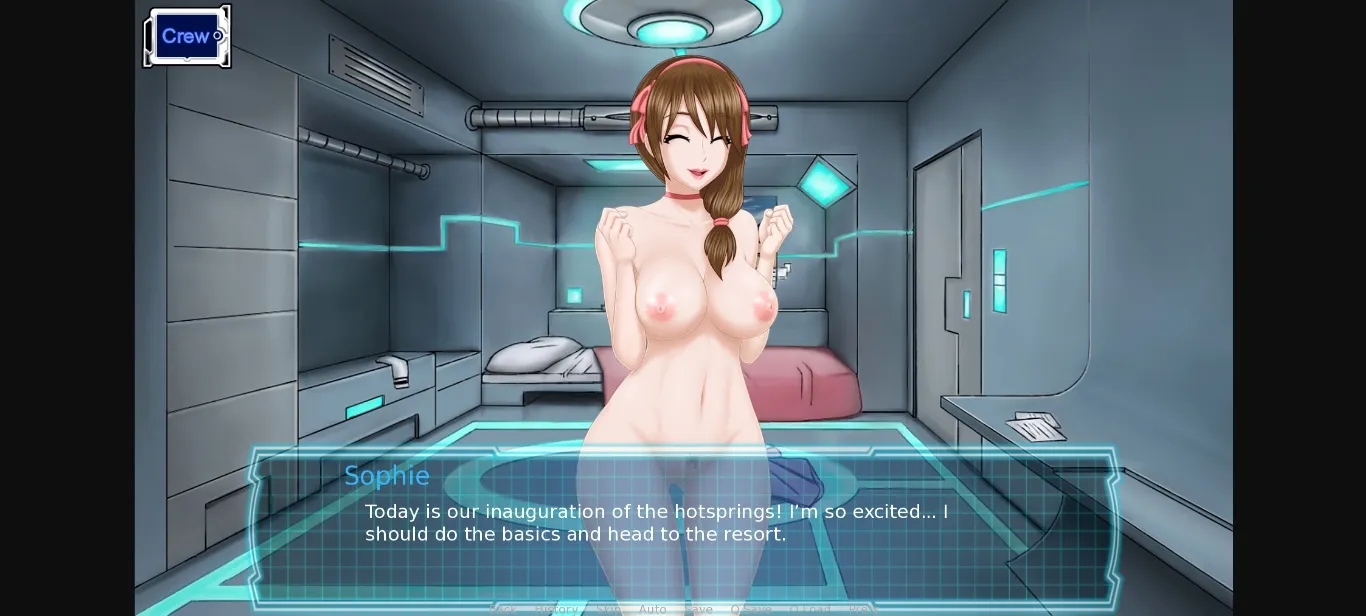1366x616 pixels.
Task: Go Back one dialogue line
Action: point(503,609)
